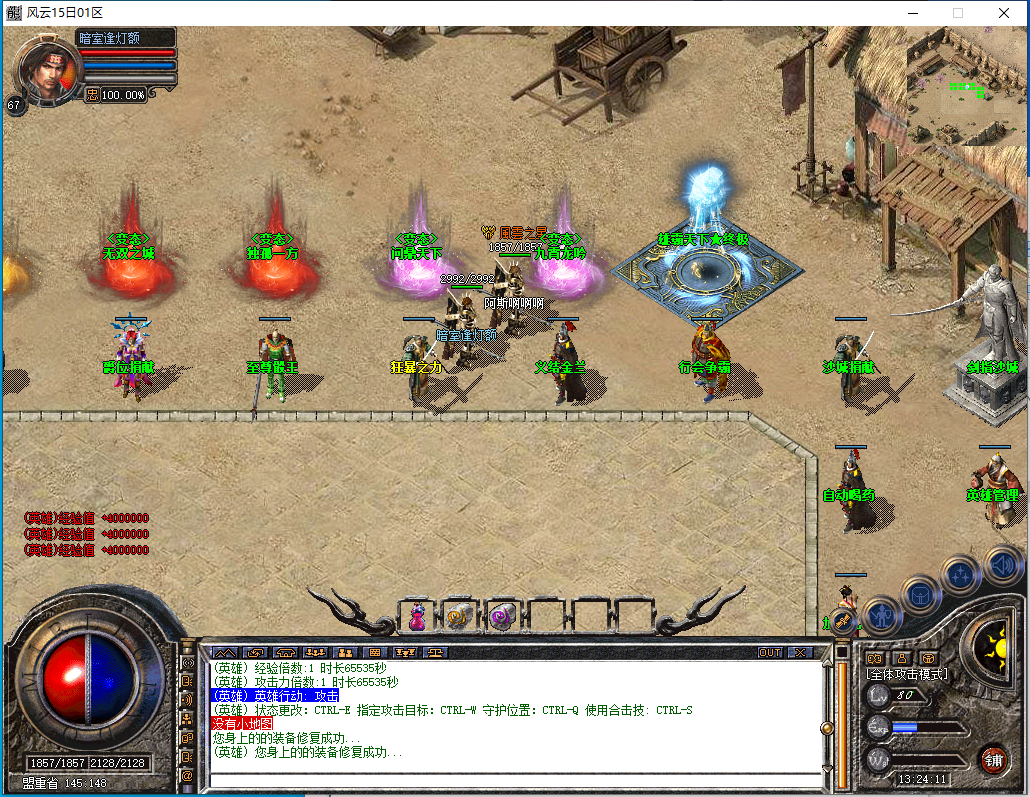Click the orange crossed-scroll round button
This screenshot has width=1030, height=797.
(844, 623)
